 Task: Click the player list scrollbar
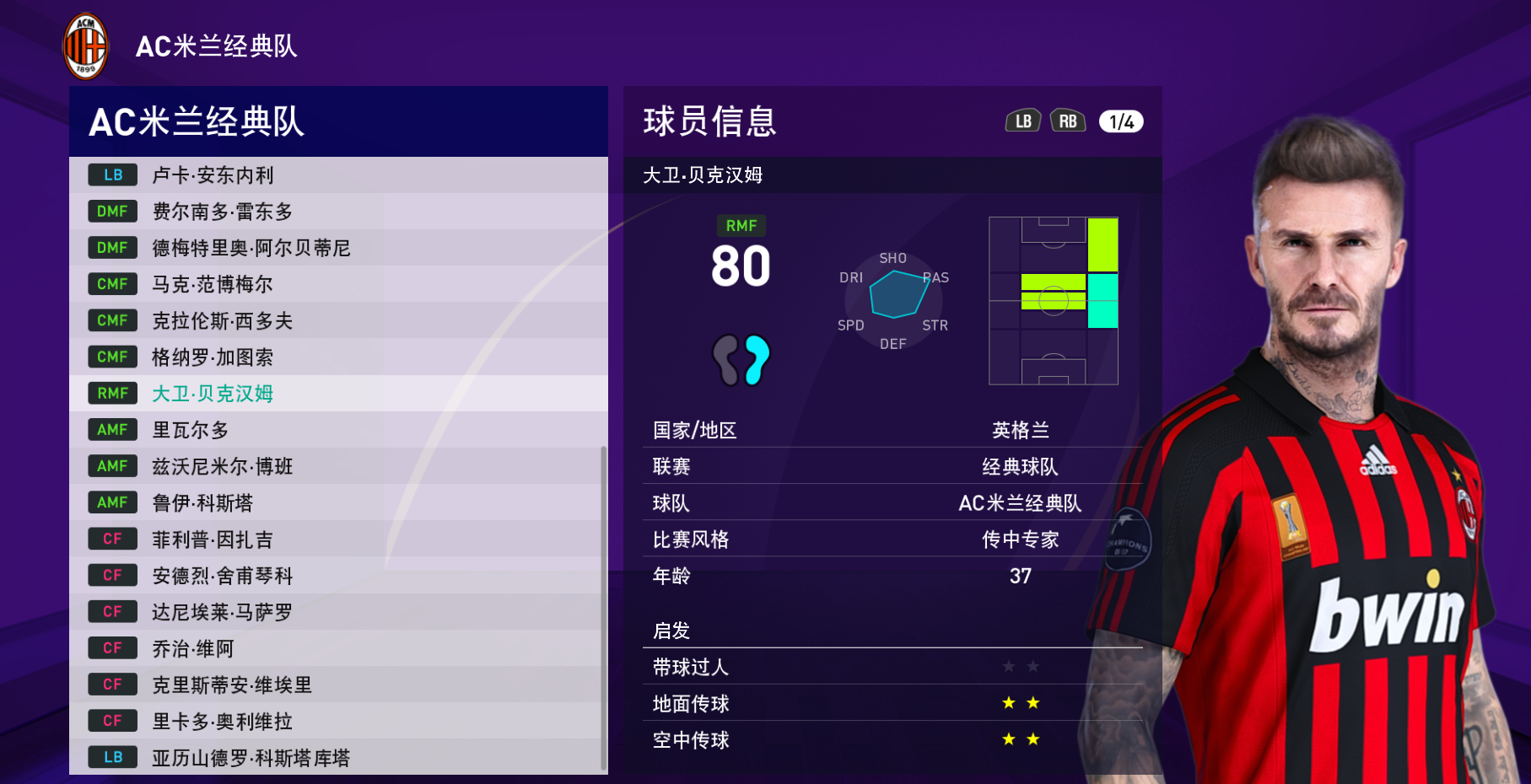pos(603,607)
